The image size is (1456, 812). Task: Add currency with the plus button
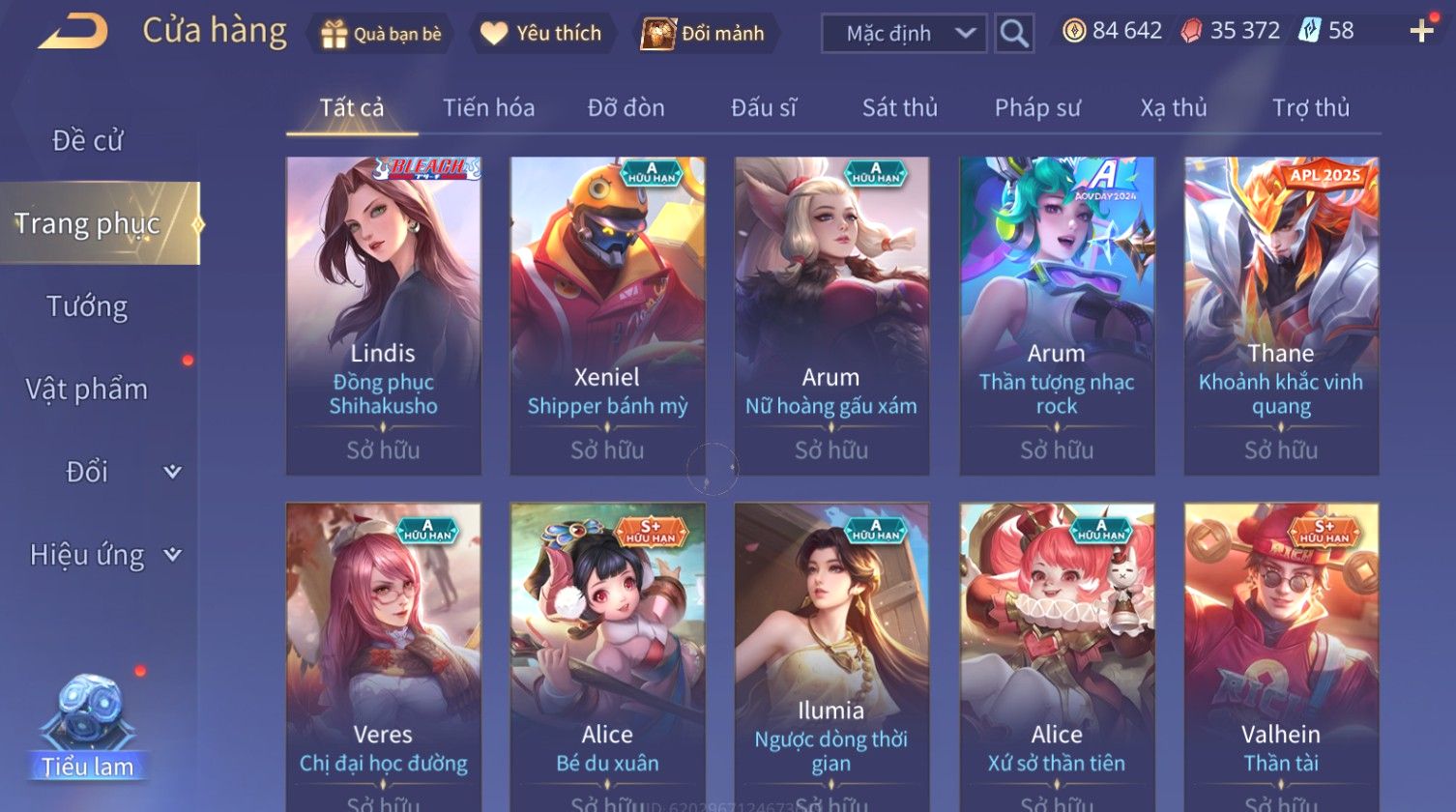[x=1421, y=32]
